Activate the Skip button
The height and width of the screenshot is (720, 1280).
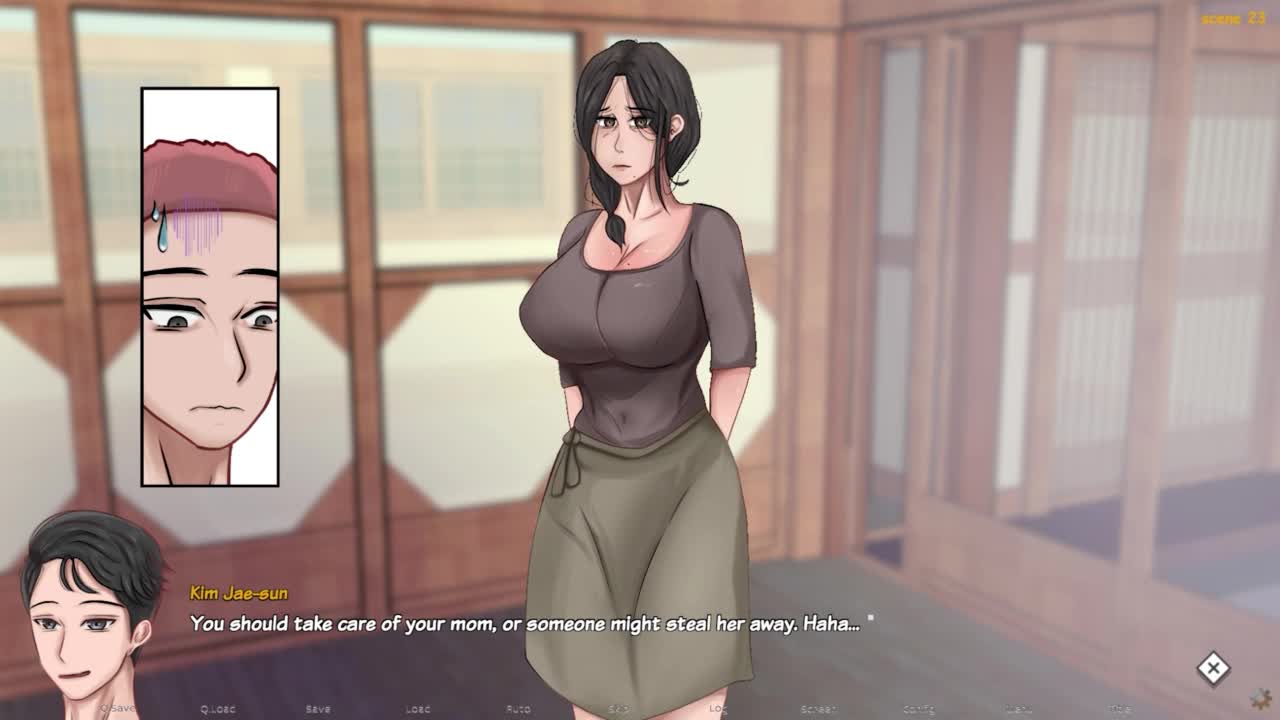pos(619,709)
